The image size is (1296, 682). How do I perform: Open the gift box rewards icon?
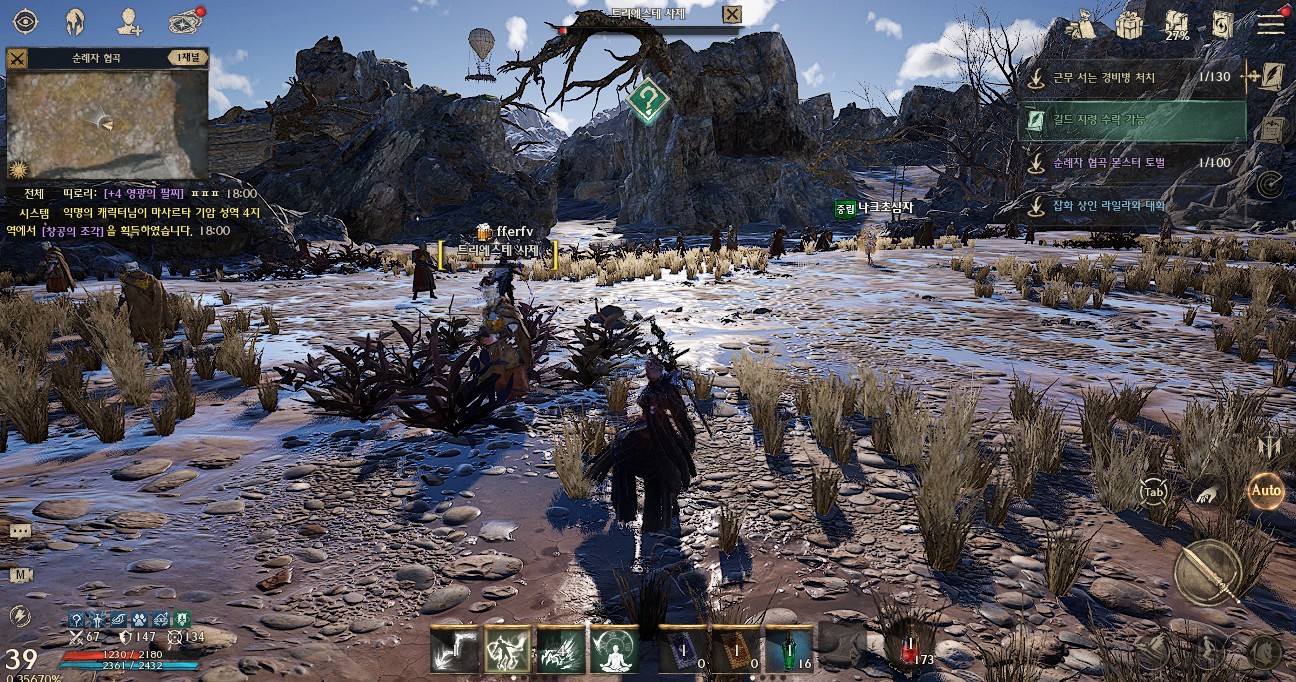tap(1130, 24)
